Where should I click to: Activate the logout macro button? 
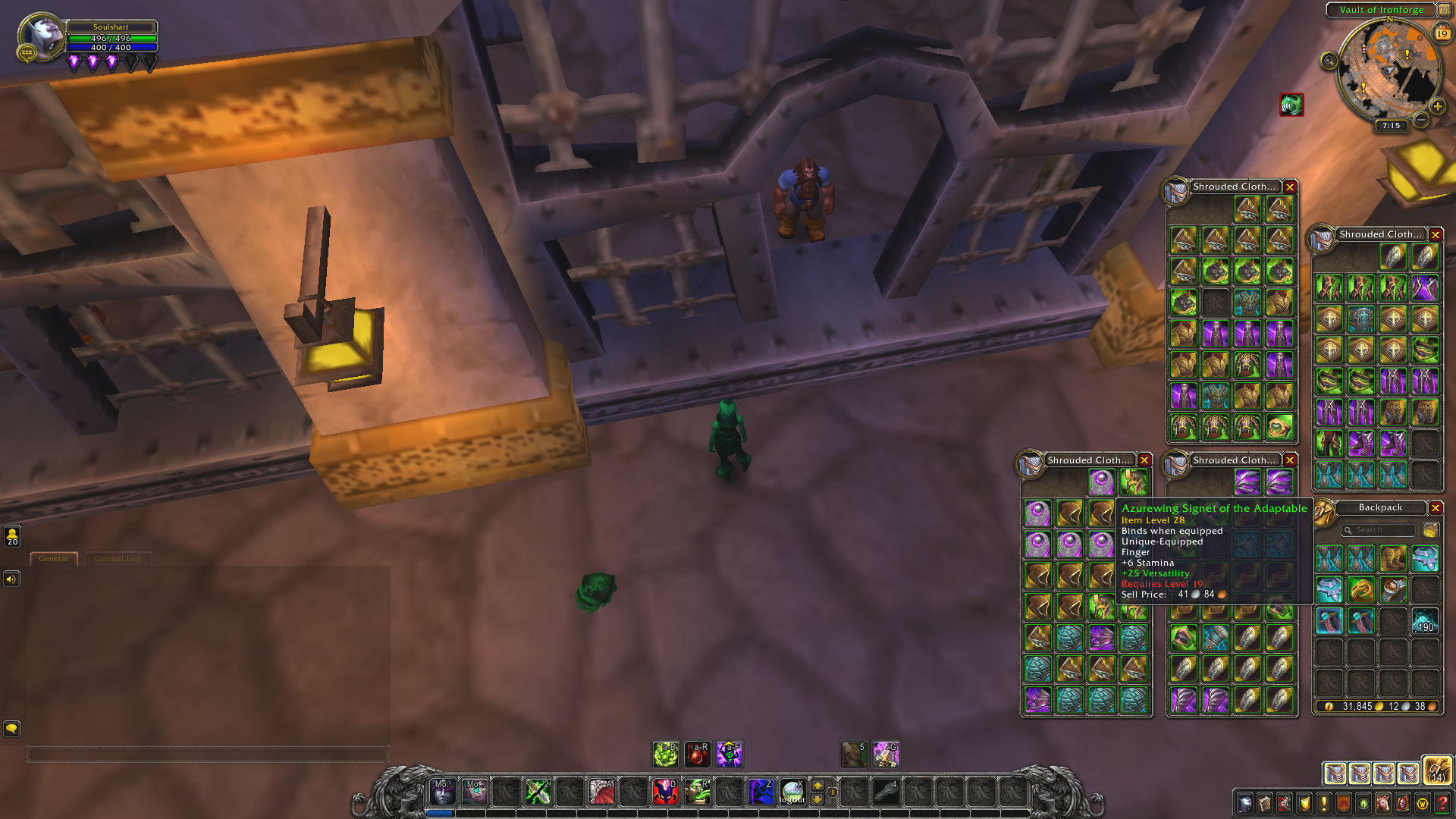click(792, 792)
